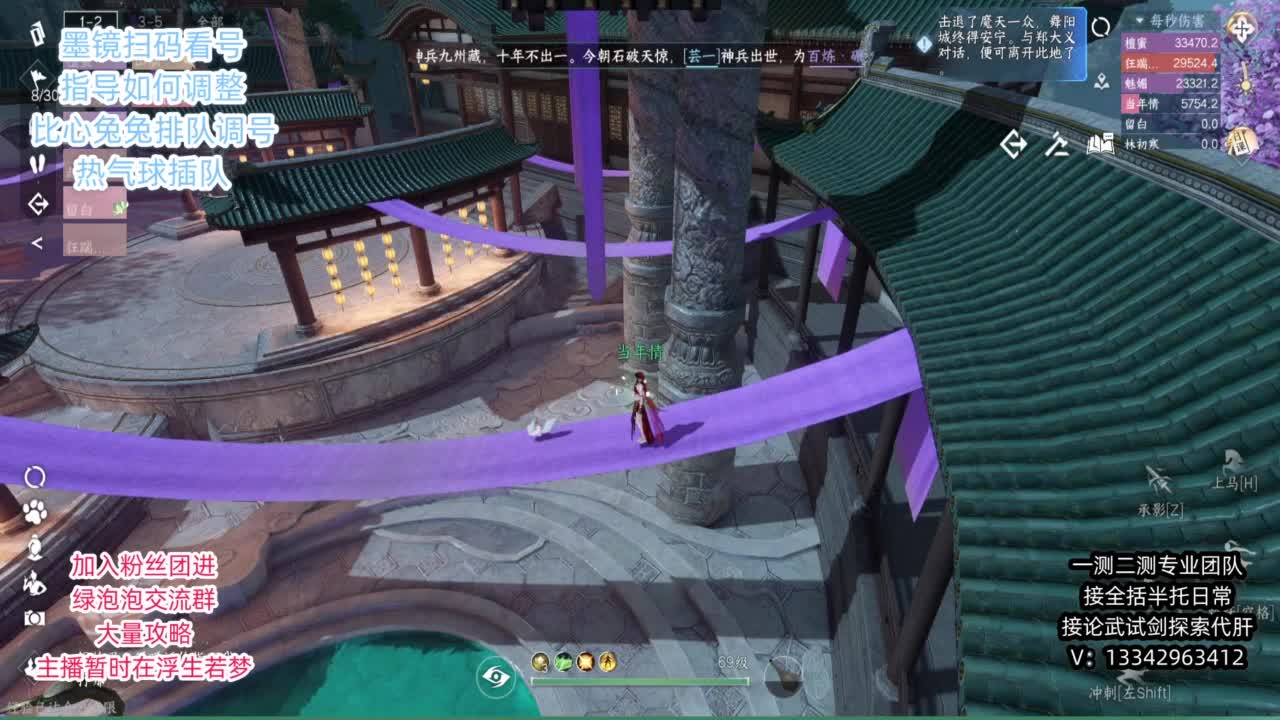1280x720 pixels.
Task: Toggle the pause icon on the left sidebar
Action: click(37, 162)
